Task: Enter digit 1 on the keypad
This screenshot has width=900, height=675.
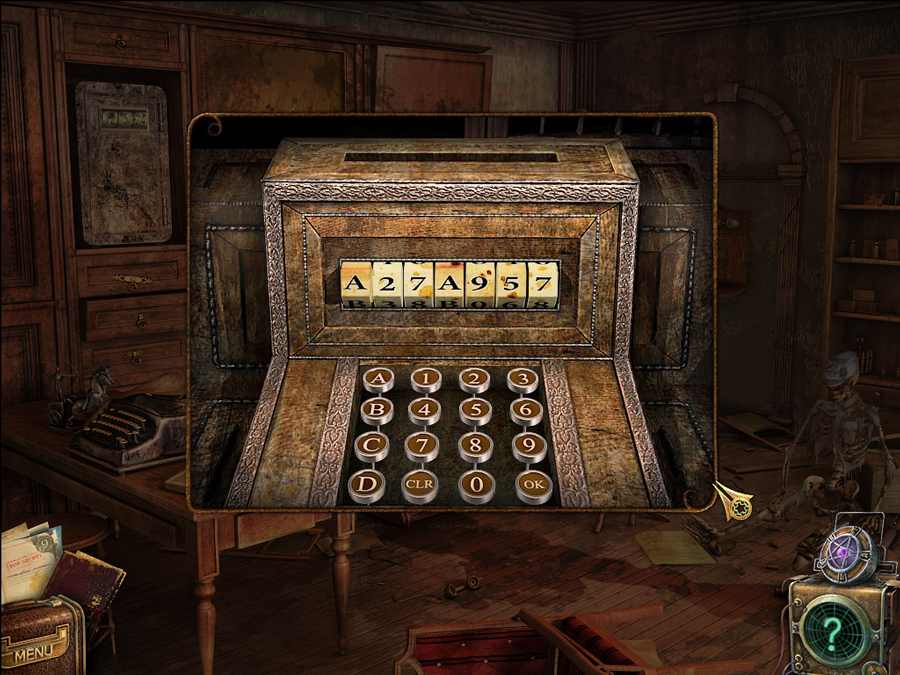Action: point(427,378)
